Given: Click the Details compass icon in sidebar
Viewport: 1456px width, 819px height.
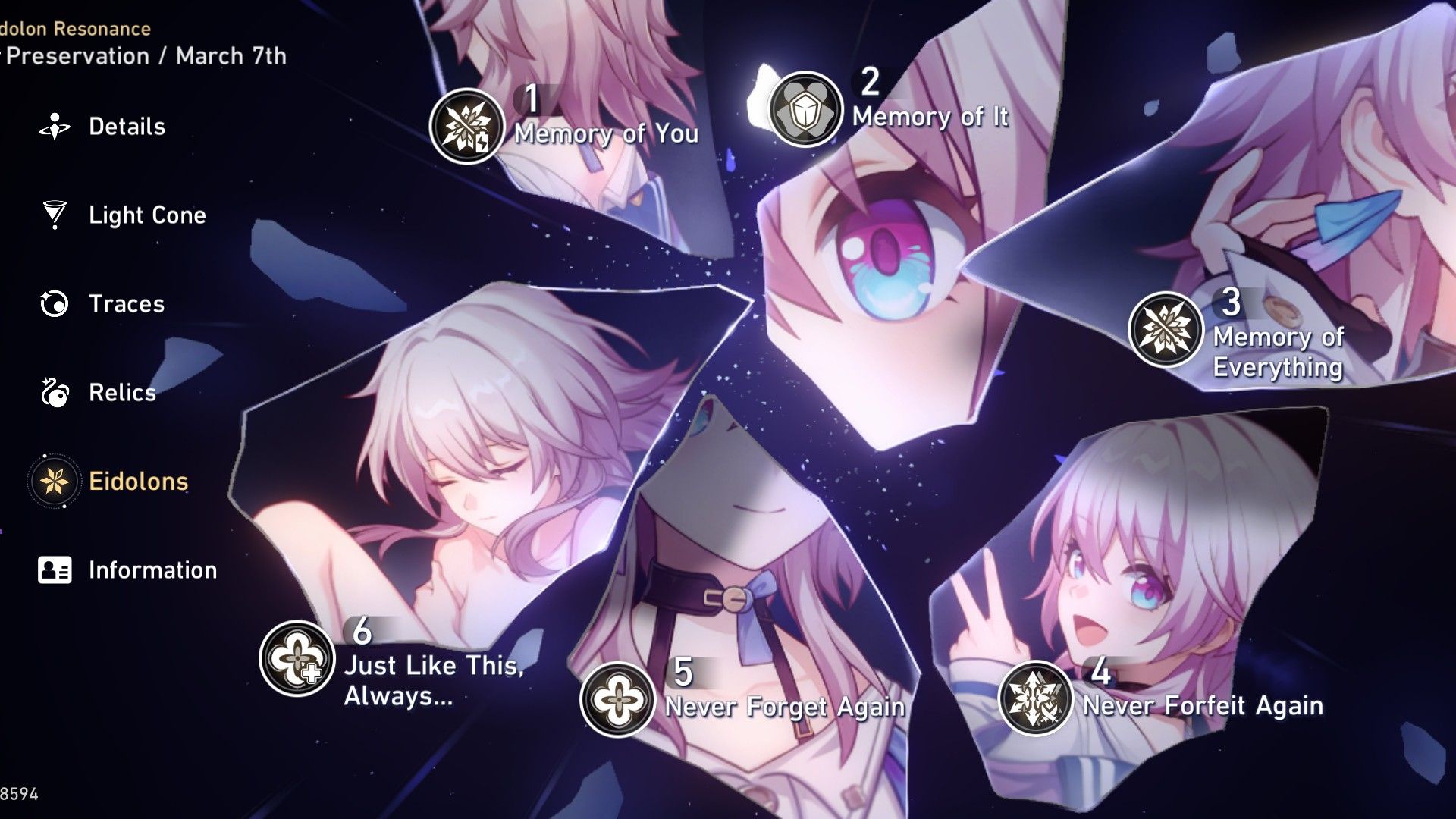Looking at the screenshot, I should (x=52, y=126).
